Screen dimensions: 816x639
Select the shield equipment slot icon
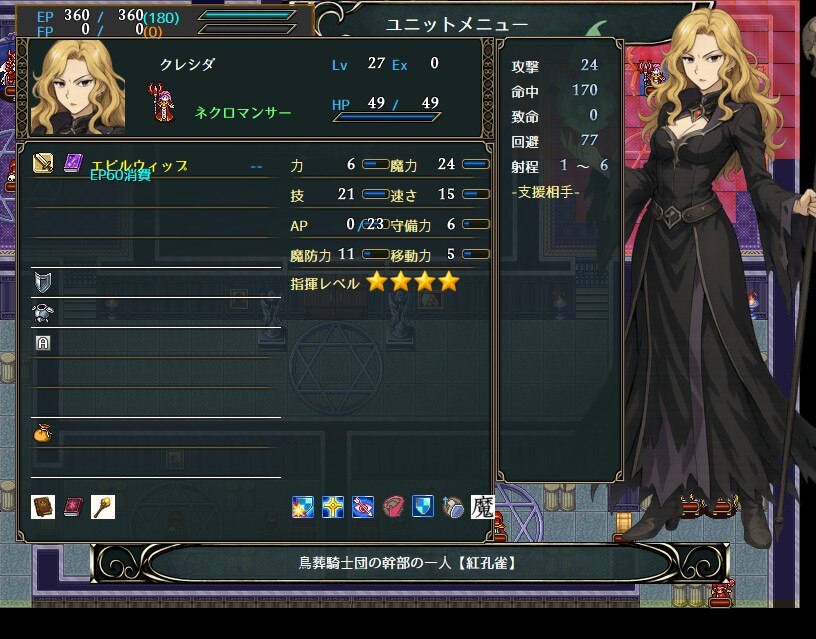tap(43, 281)
